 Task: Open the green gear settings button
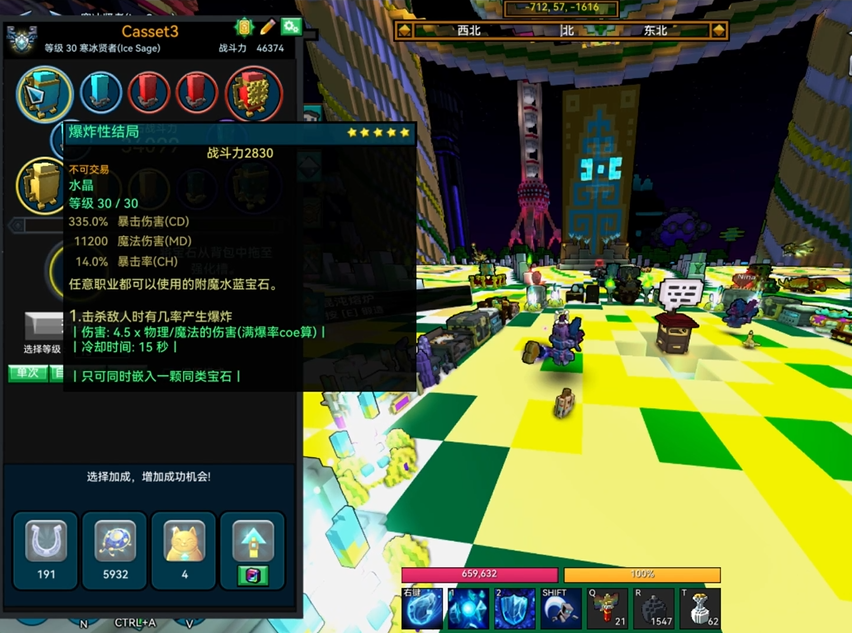click(291, 27)
